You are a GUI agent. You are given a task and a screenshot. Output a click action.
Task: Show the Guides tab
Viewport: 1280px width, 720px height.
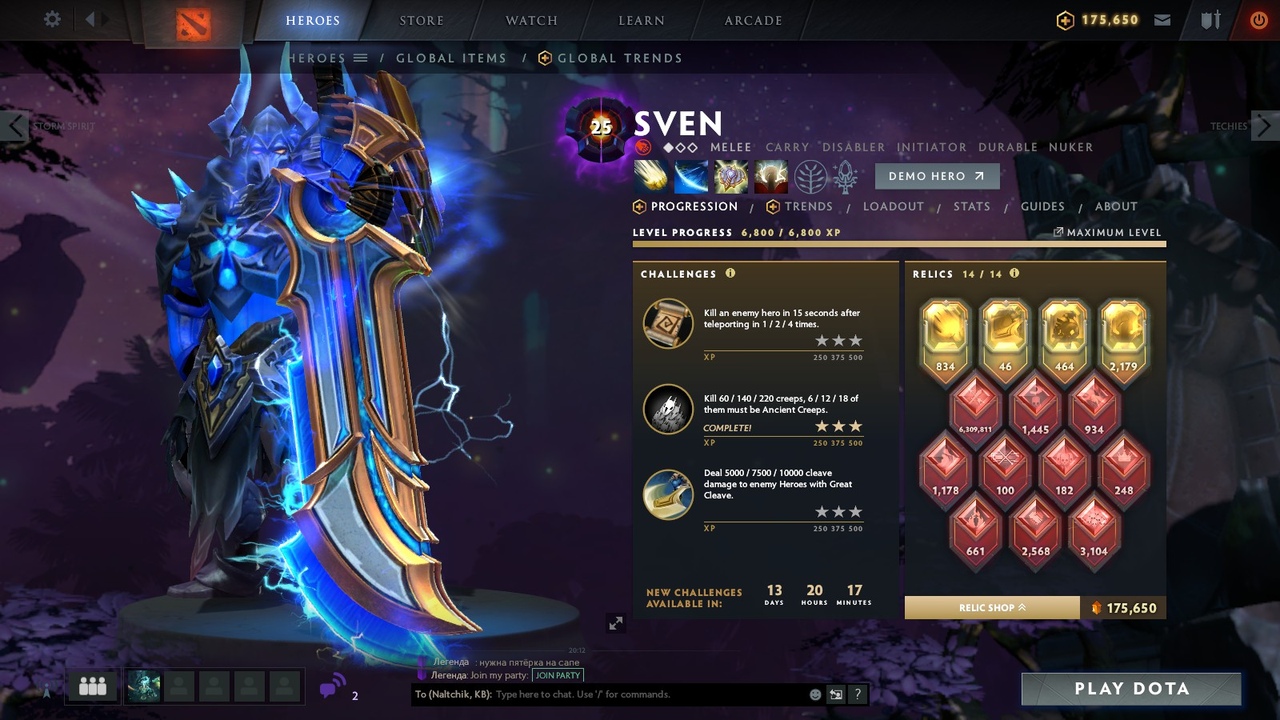(x=1042, y=206)
